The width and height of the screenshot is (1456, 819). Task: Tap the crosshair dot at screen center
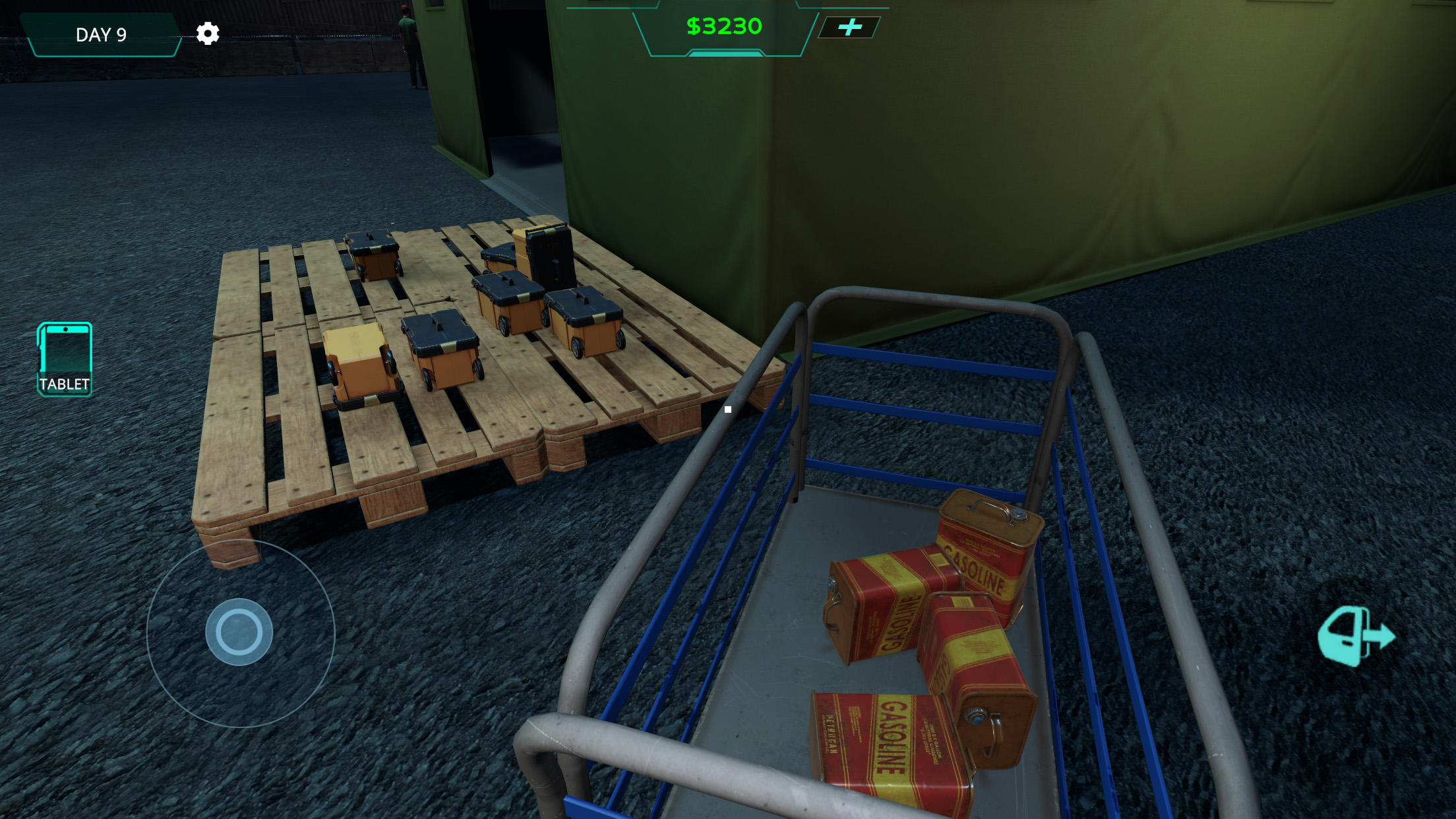click(727, 409)
